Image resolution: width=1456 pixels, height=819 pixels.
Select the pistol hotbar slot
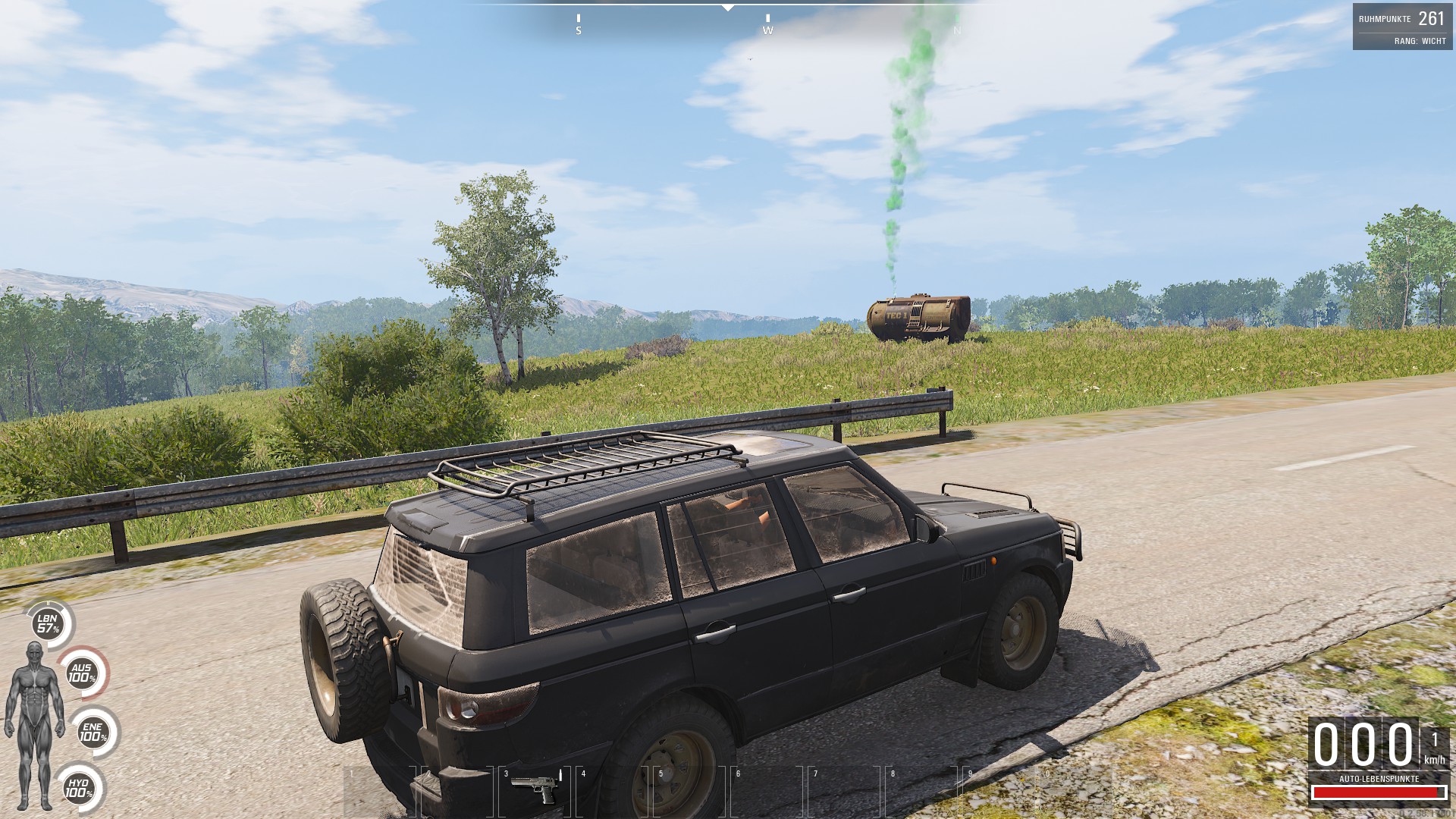535,791
